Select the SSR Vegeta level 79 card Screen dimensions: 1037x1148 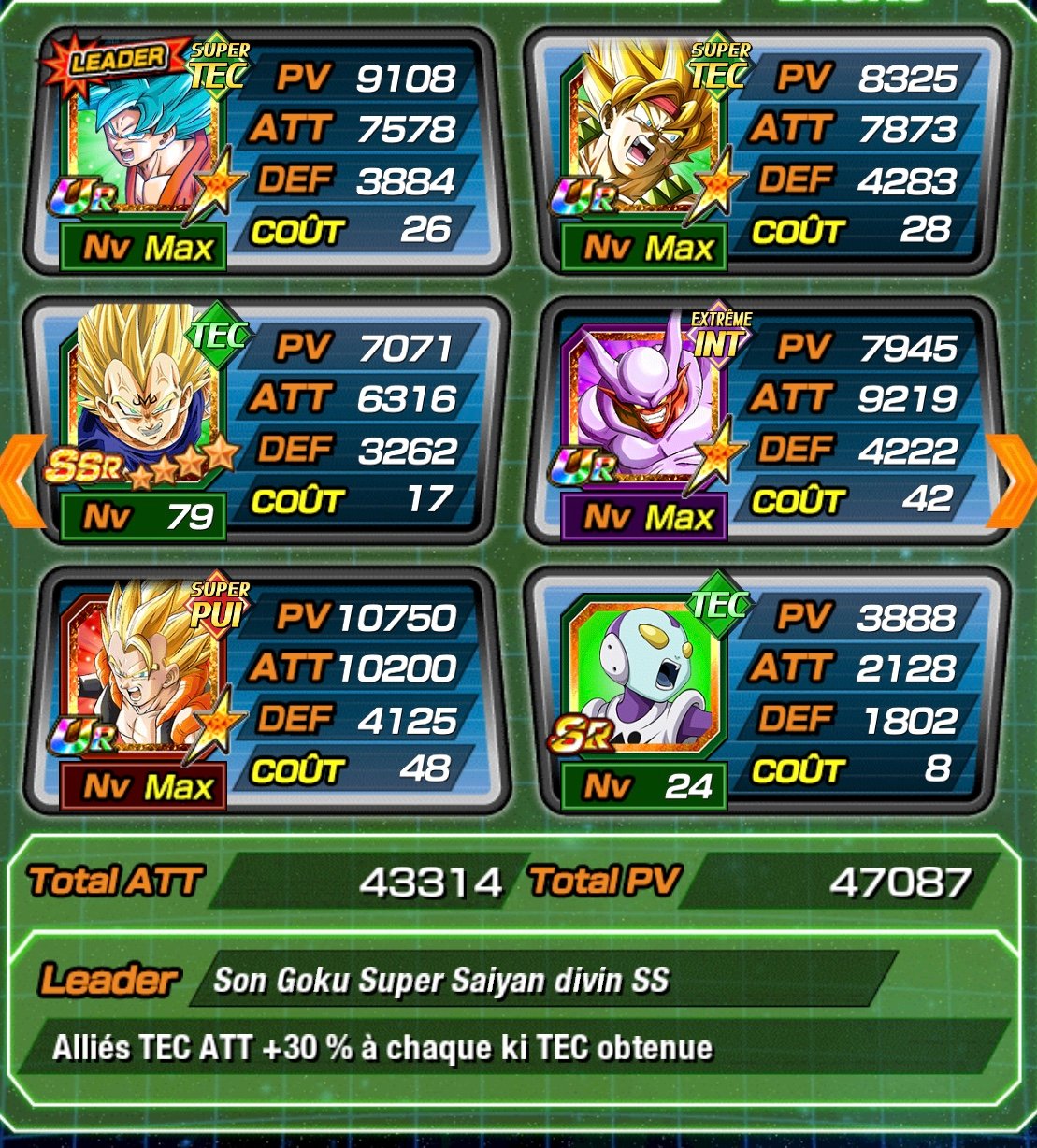pyautogui.click(x=140, y=421)
